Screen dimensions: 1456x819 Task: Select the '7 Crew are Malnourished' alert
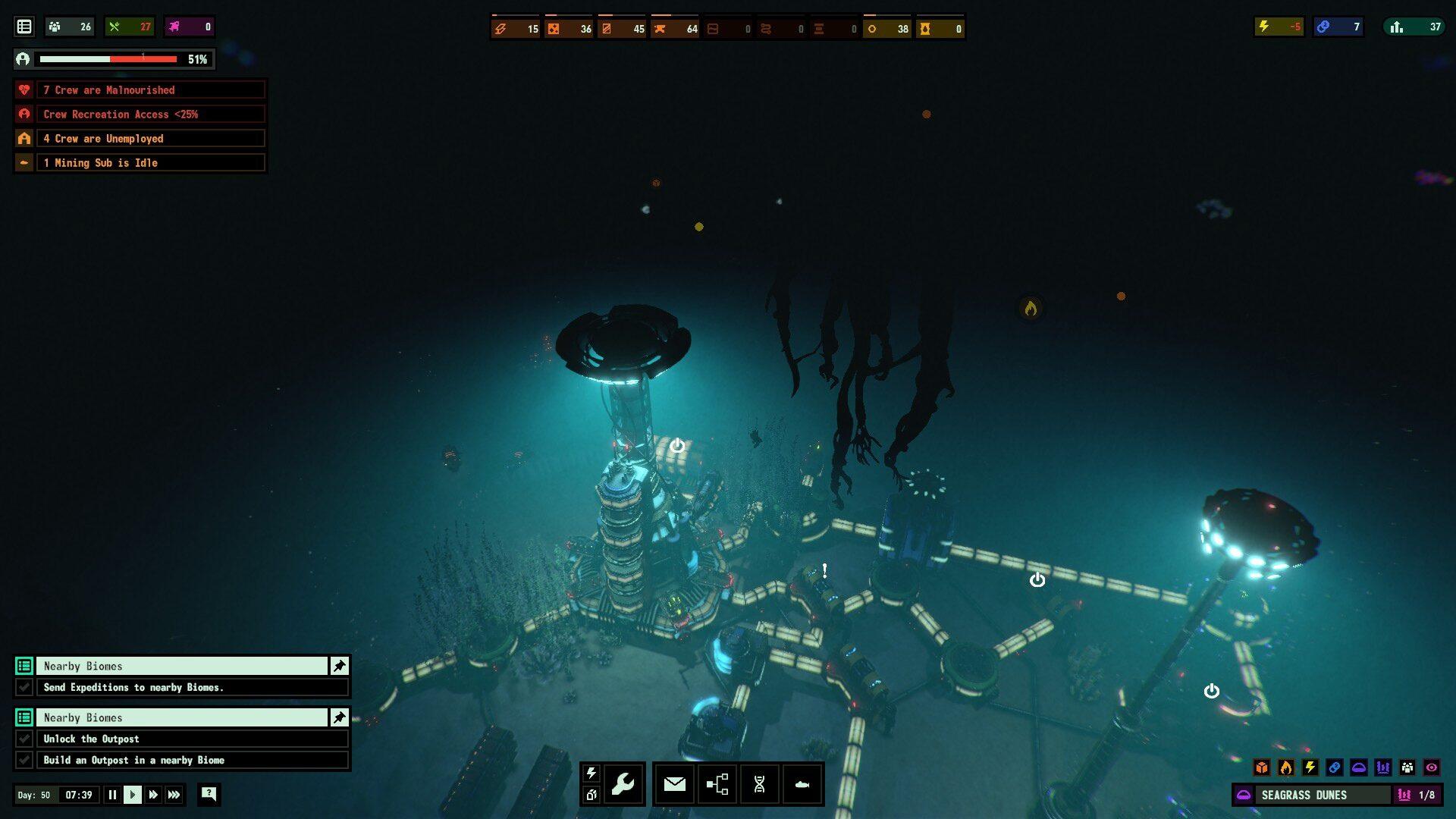coord(150,90)
